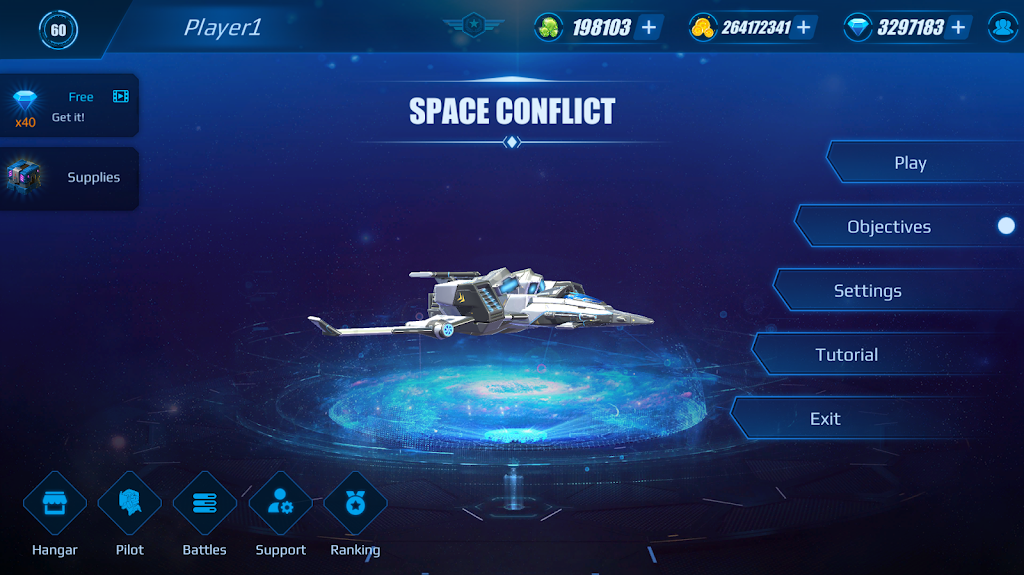Claim the free x40 diamonds offer
Viewport: 1024px width, 575px height.
(x=68, y=107)
